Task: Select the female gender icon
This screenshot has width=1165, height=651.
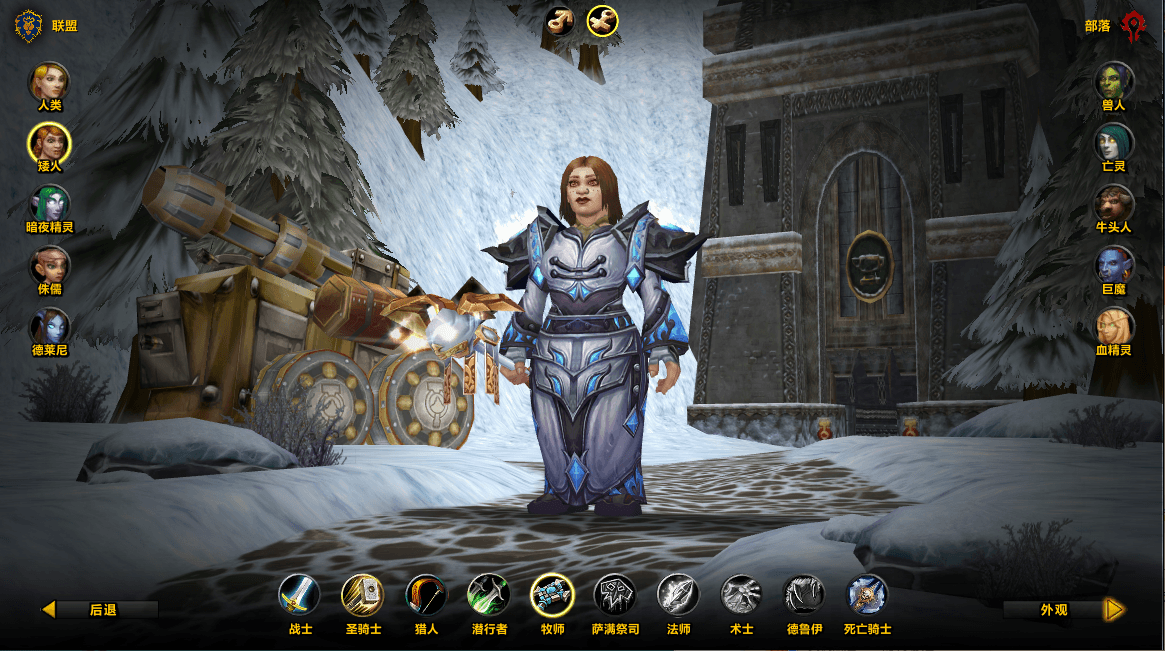Action: point(602,20)
